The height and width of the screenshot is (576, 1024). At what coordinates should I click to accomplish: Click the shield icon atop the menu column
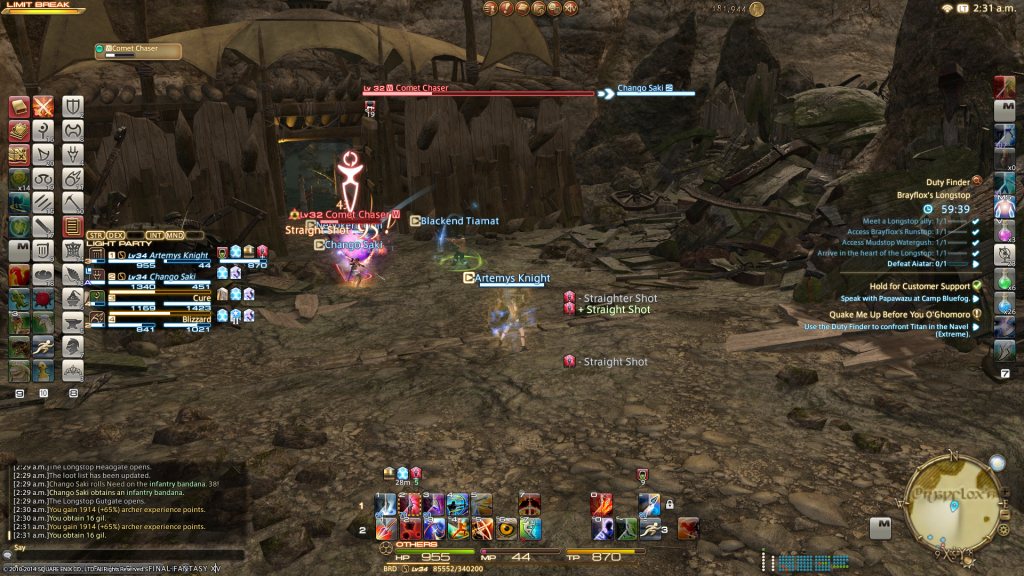(72, 107)
